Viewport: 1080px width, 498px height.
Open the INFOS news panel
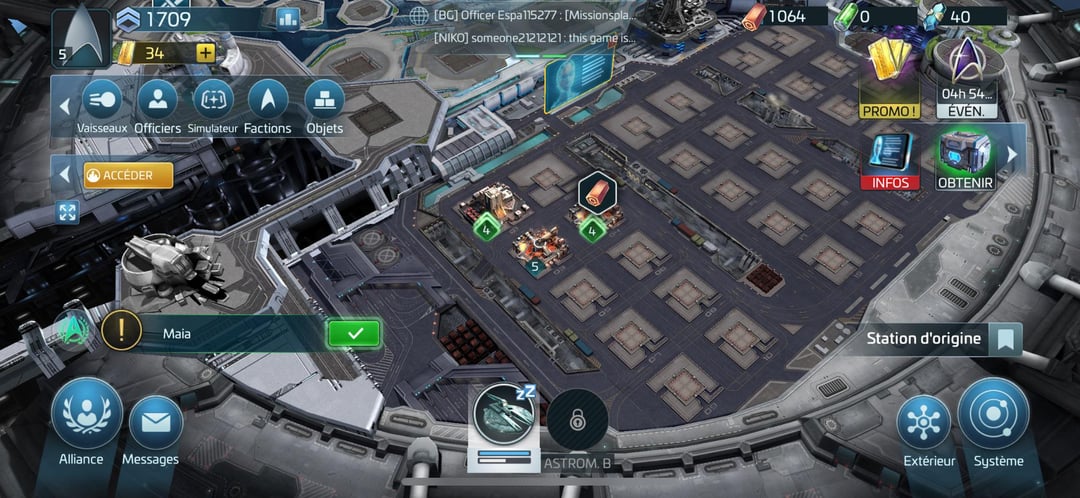click(890, 159)
